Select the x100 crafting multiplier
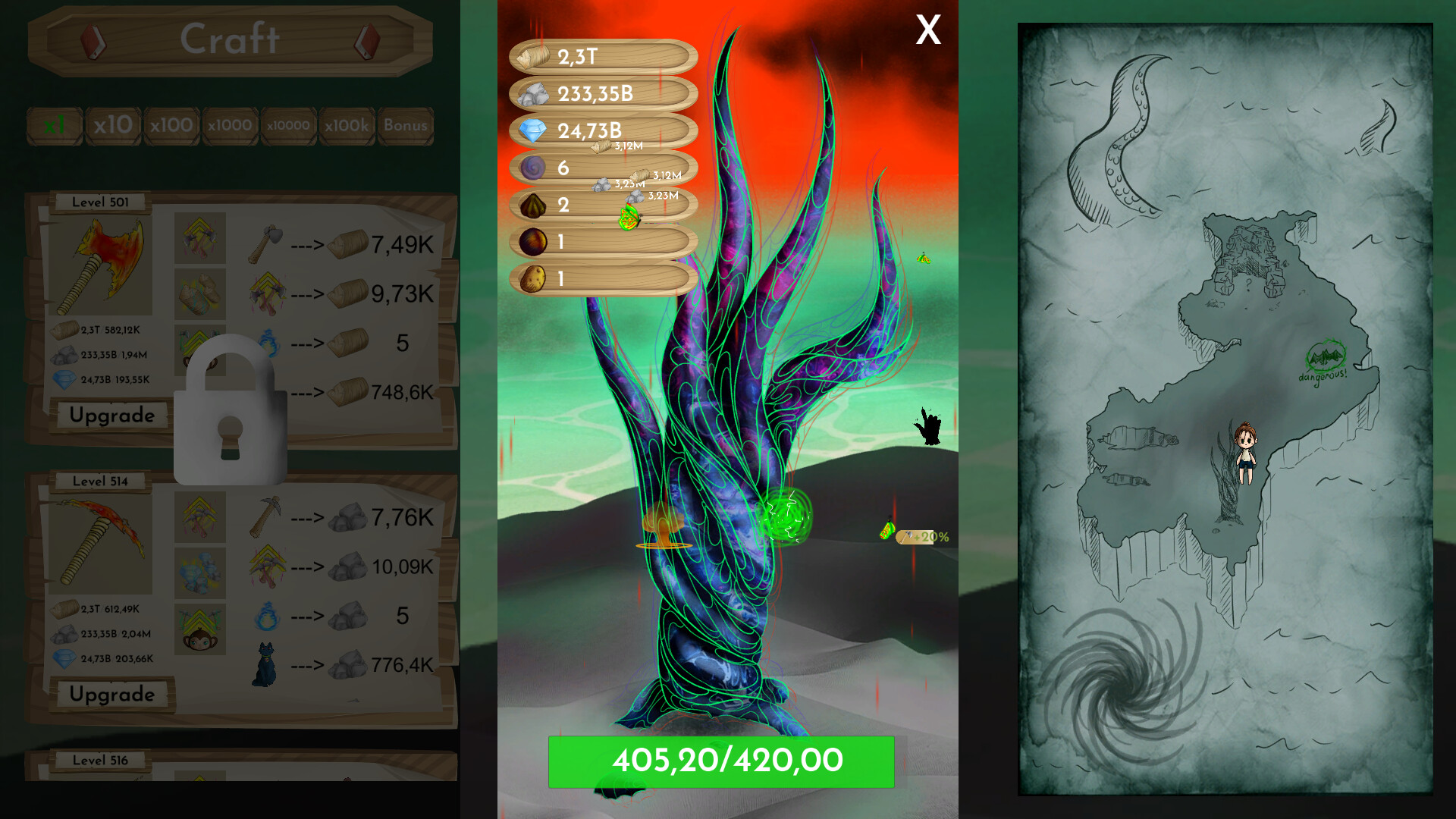Image resolution: width=1456 pixels, height=819 pixels. (171, 125)
